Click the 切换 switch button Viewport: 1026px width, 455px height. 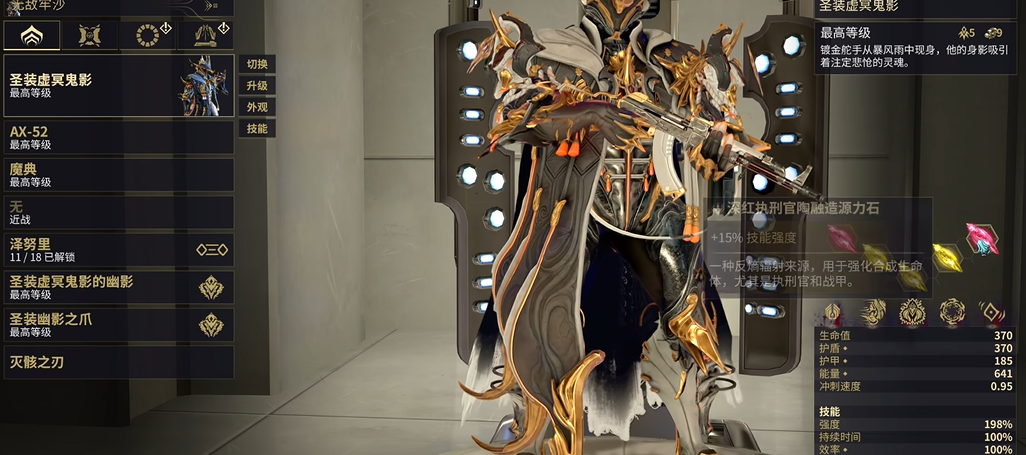pos(257,64)
